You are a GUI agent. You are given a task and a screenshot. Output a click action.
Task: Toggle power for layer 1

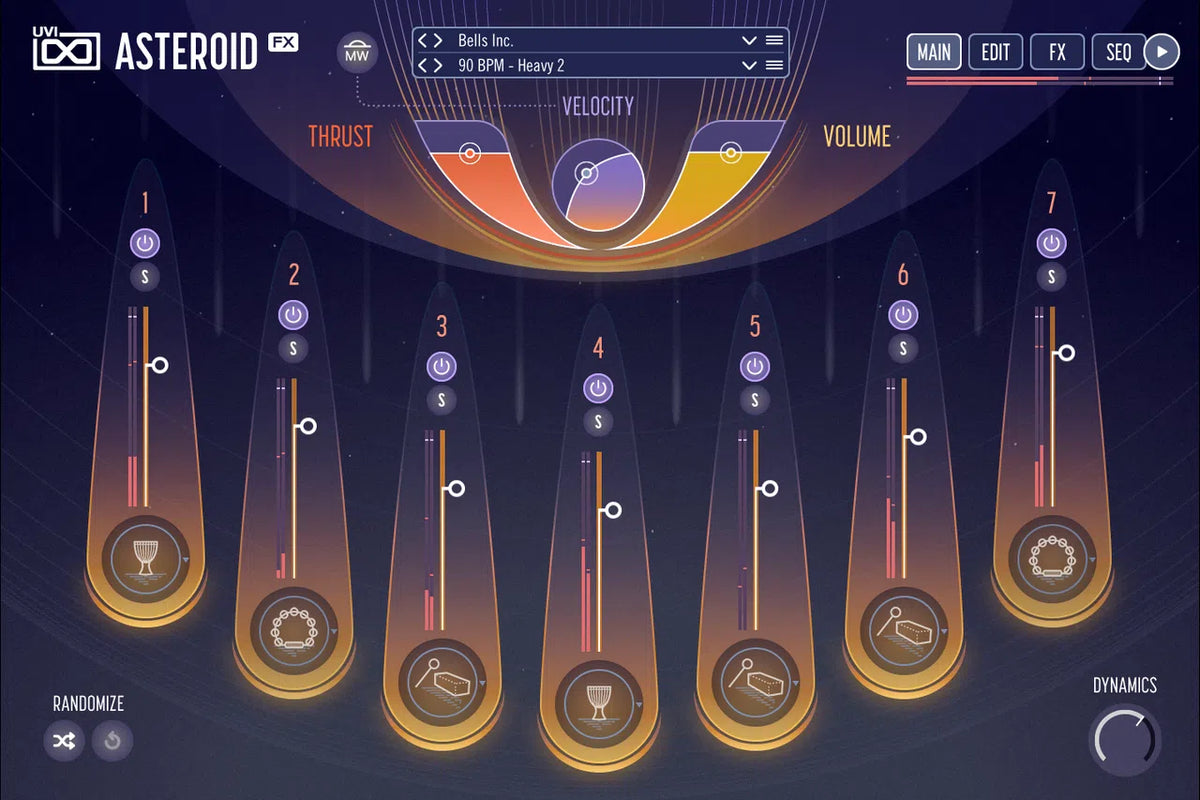[x=145, y=243]
